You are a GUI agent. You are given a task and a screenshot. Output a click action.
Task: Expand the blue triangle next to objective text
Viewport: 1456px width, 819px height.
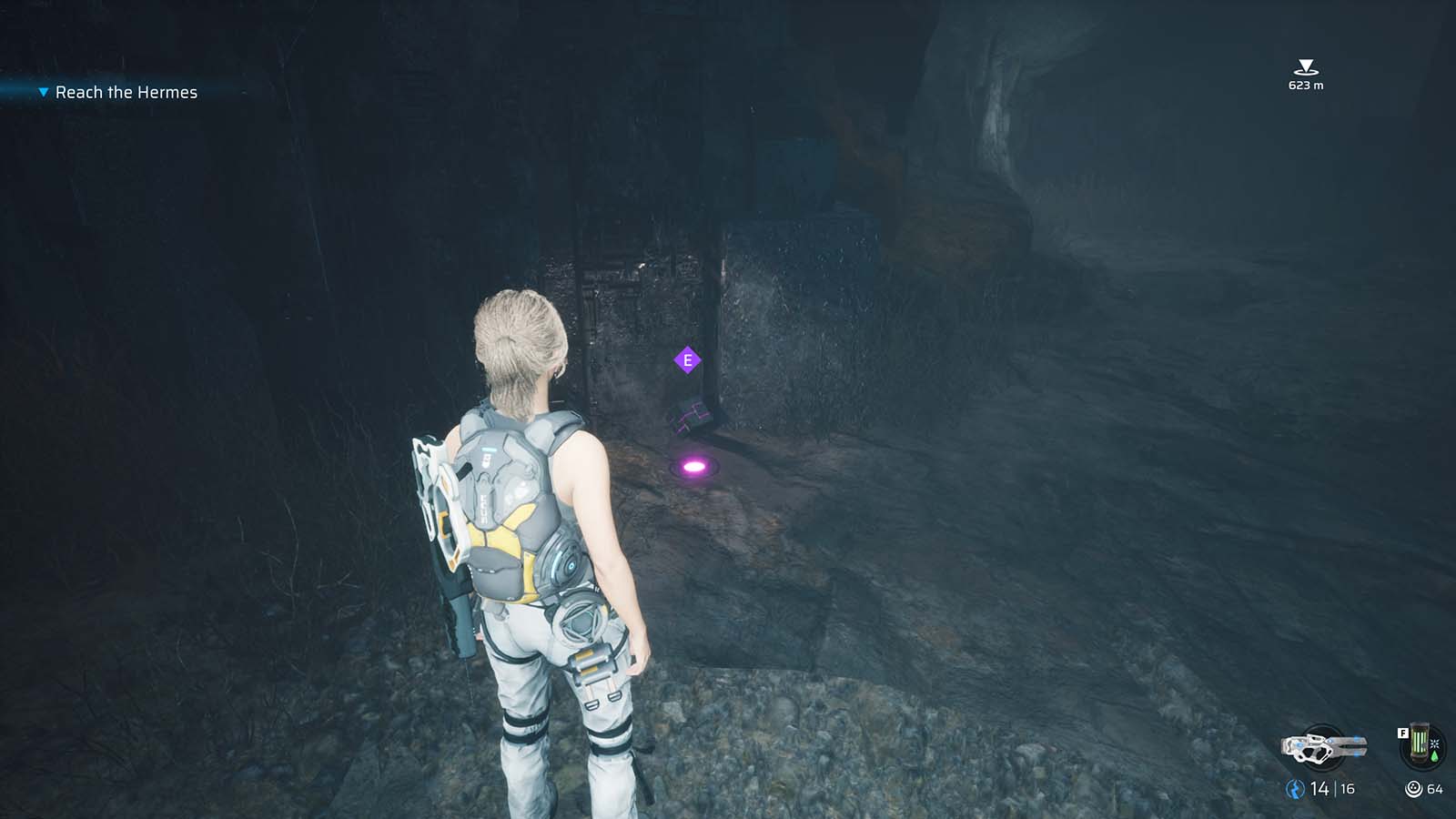click(42, 92)
